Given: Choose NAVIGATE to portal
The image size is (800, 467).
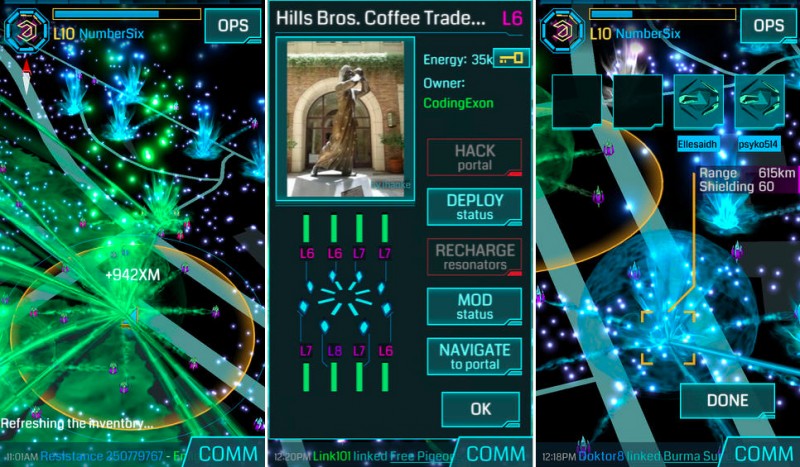Looking at the screenshot, I should pos(474,356).
